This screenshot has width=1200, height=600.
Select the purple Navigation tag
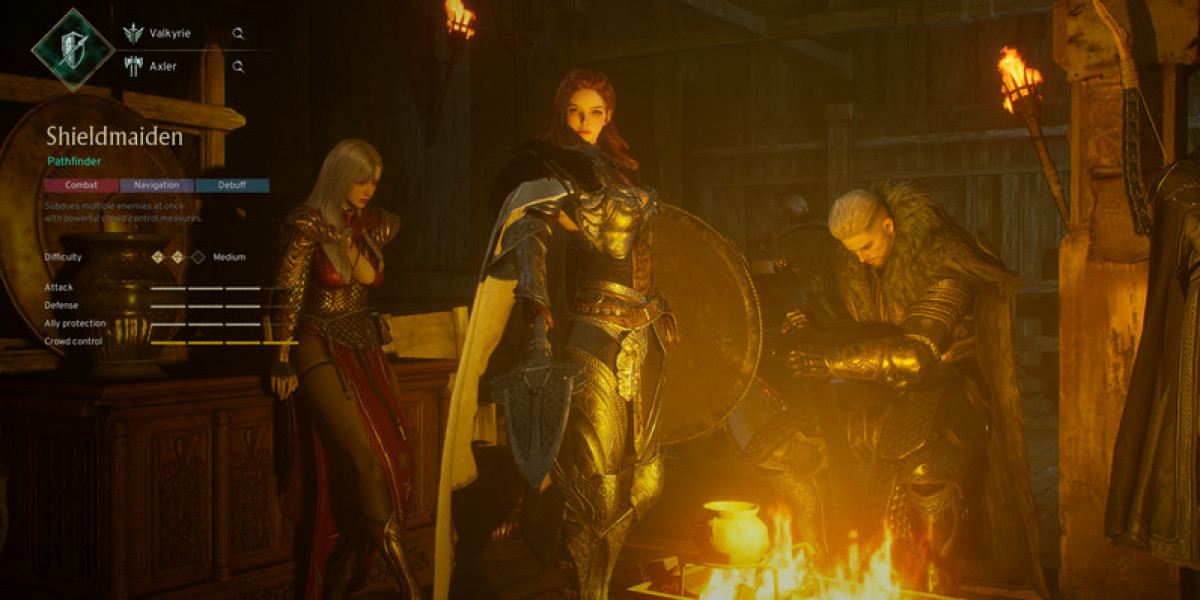pyautogui.click(x=157, y=185)
